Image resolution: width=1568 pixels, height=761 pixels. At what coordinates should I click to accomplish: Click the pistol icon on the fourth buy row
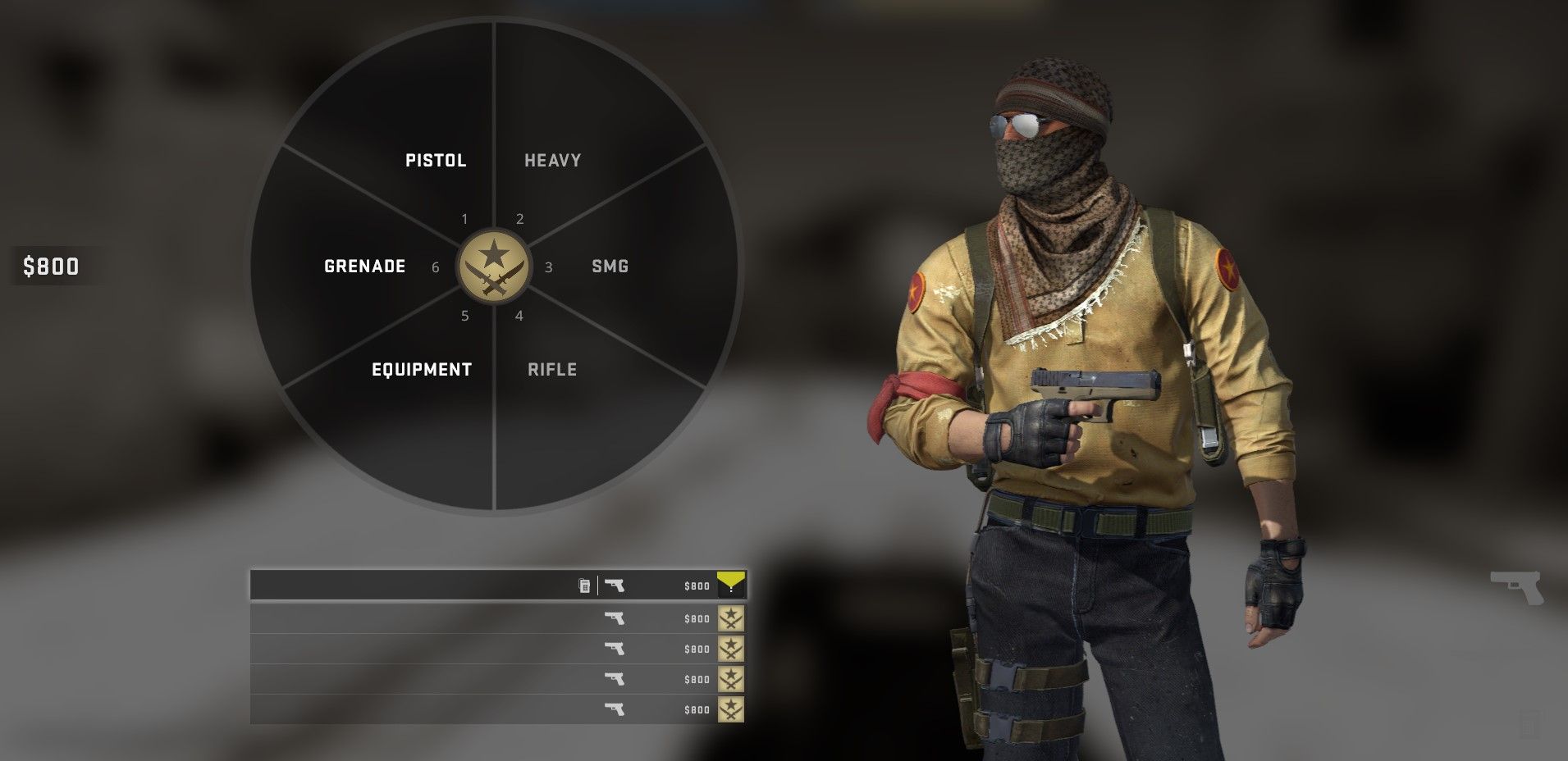pos(617,679)
